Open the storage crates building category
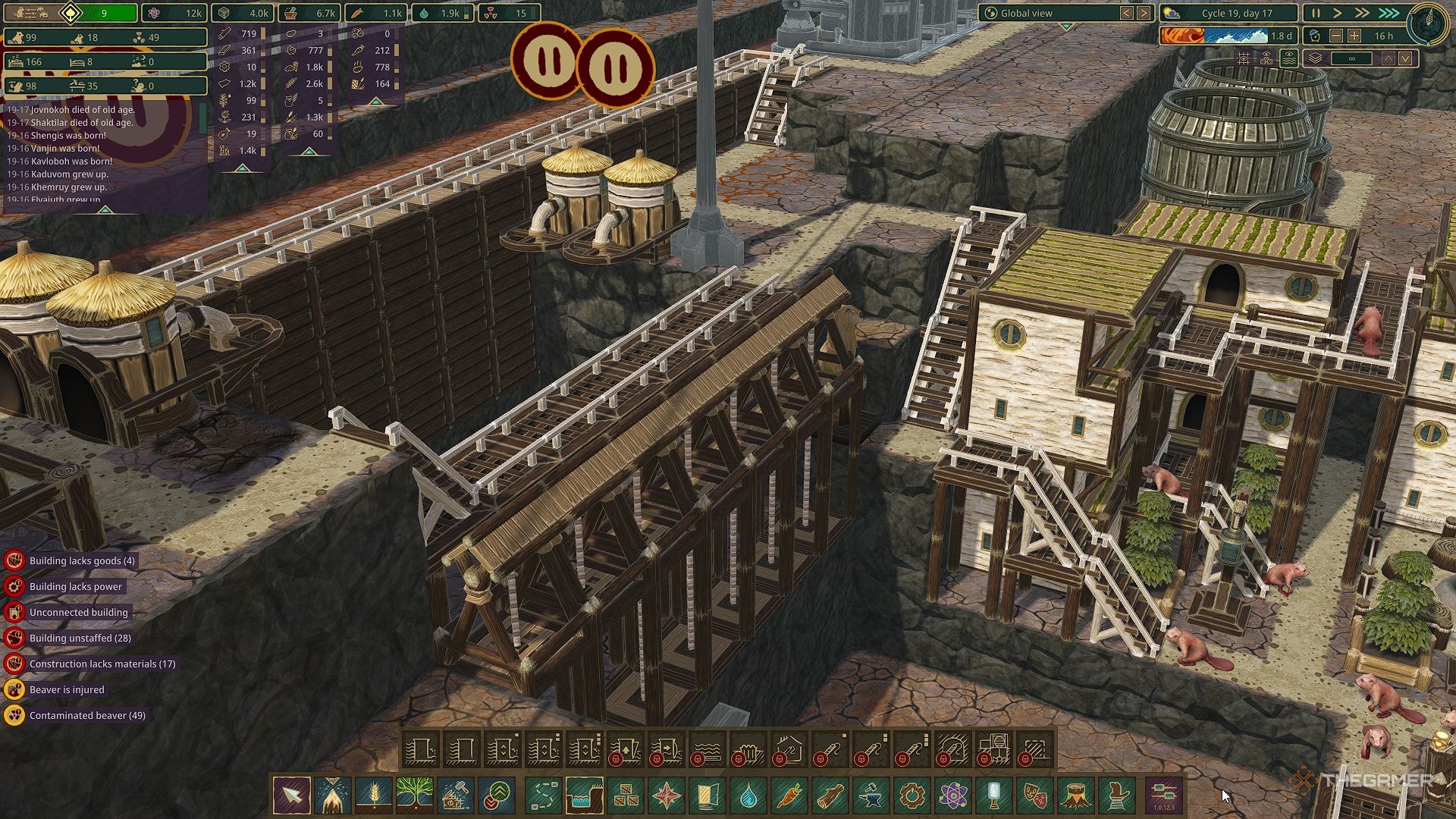This screenshot has height=819, width=1456. click(626, 795)
